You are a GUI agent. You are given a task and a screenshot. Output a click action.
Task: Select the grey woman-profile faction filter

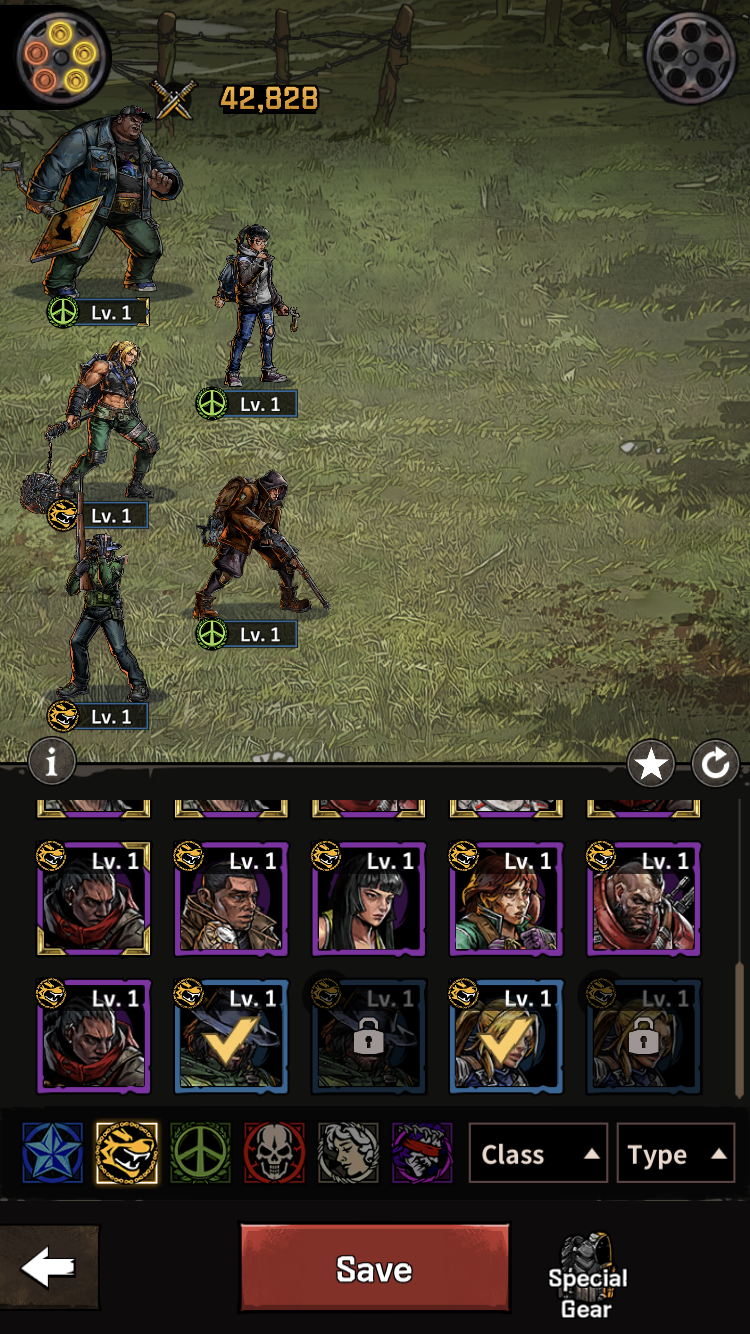[348, 1153]
